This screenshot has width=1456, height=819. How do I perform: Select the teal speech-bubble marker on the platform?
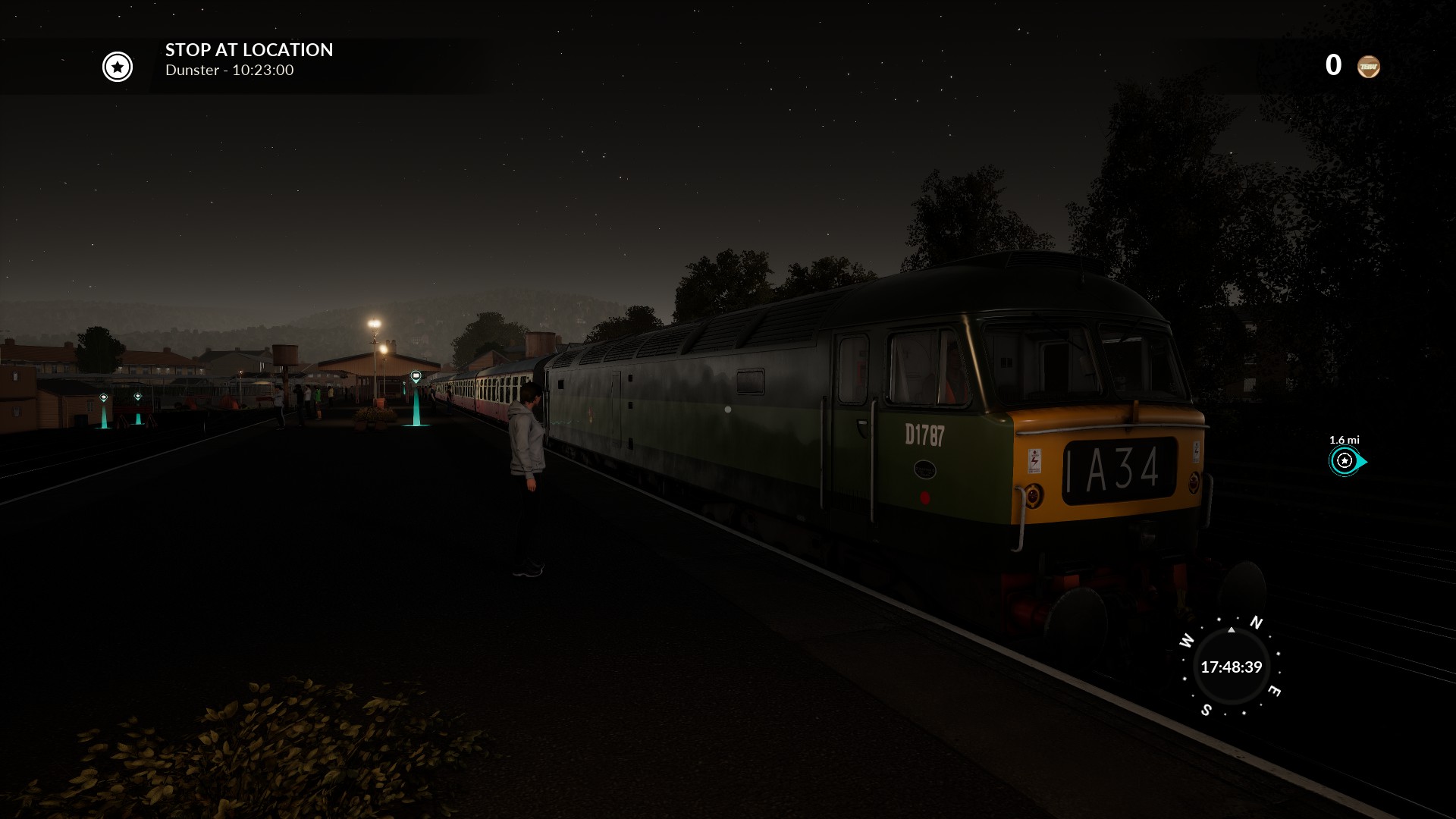[416, 377]
